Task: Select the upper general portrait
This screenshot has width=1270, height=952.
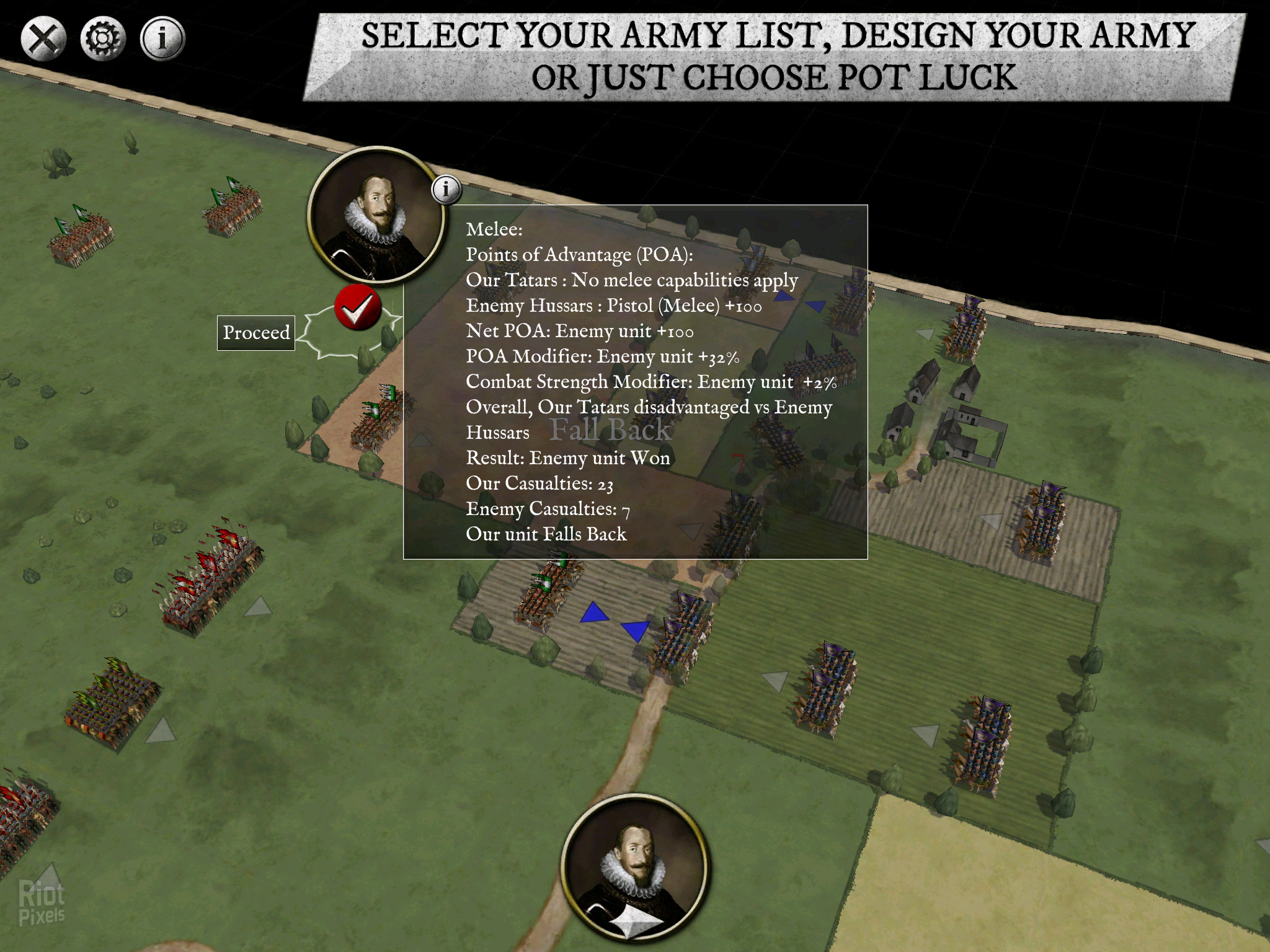Action: coord(375,215)
